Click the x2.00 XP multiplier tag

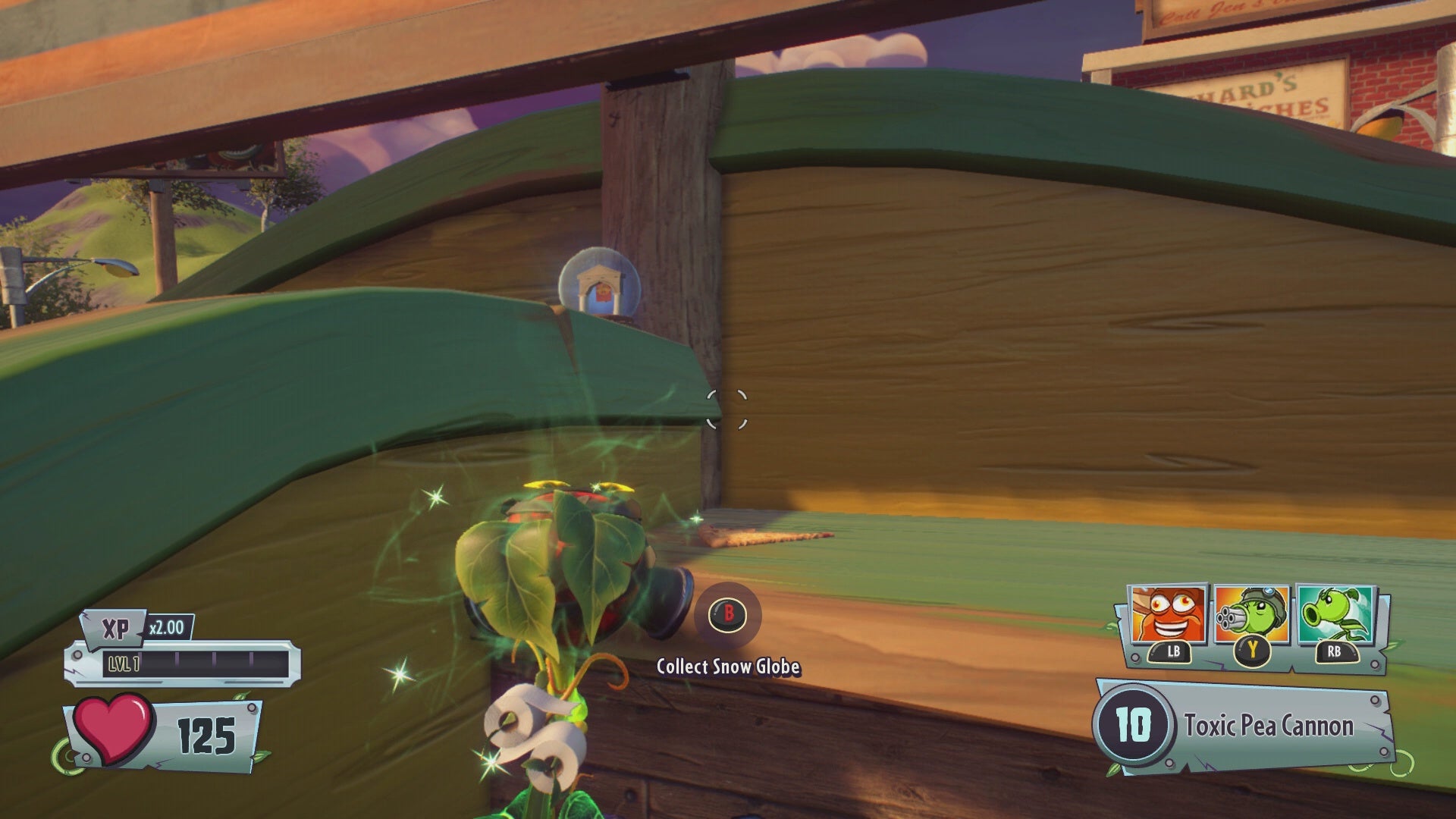pos(170,626)
